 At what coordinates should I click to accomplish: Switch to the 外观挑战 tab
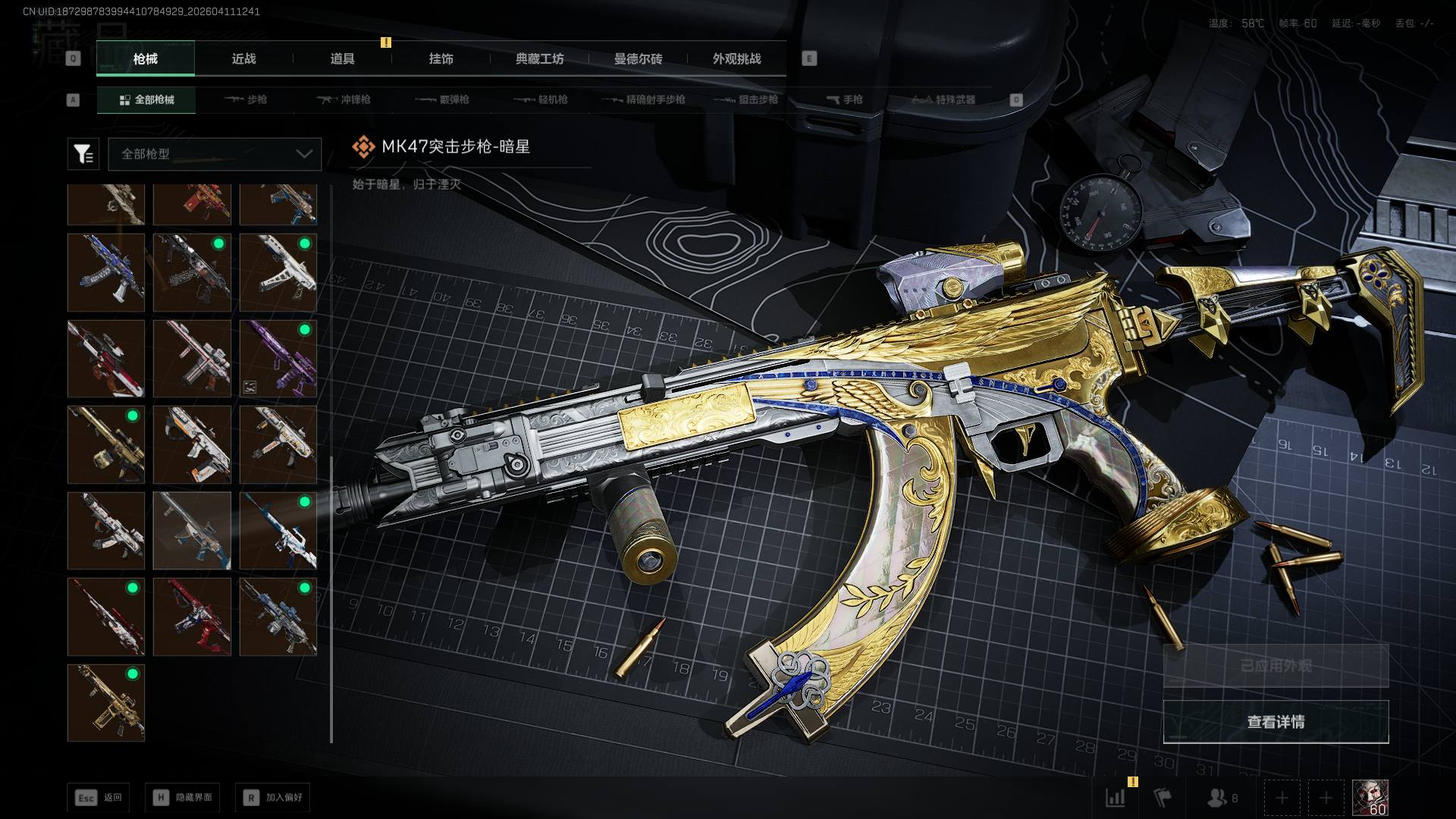tap(736, 59)
